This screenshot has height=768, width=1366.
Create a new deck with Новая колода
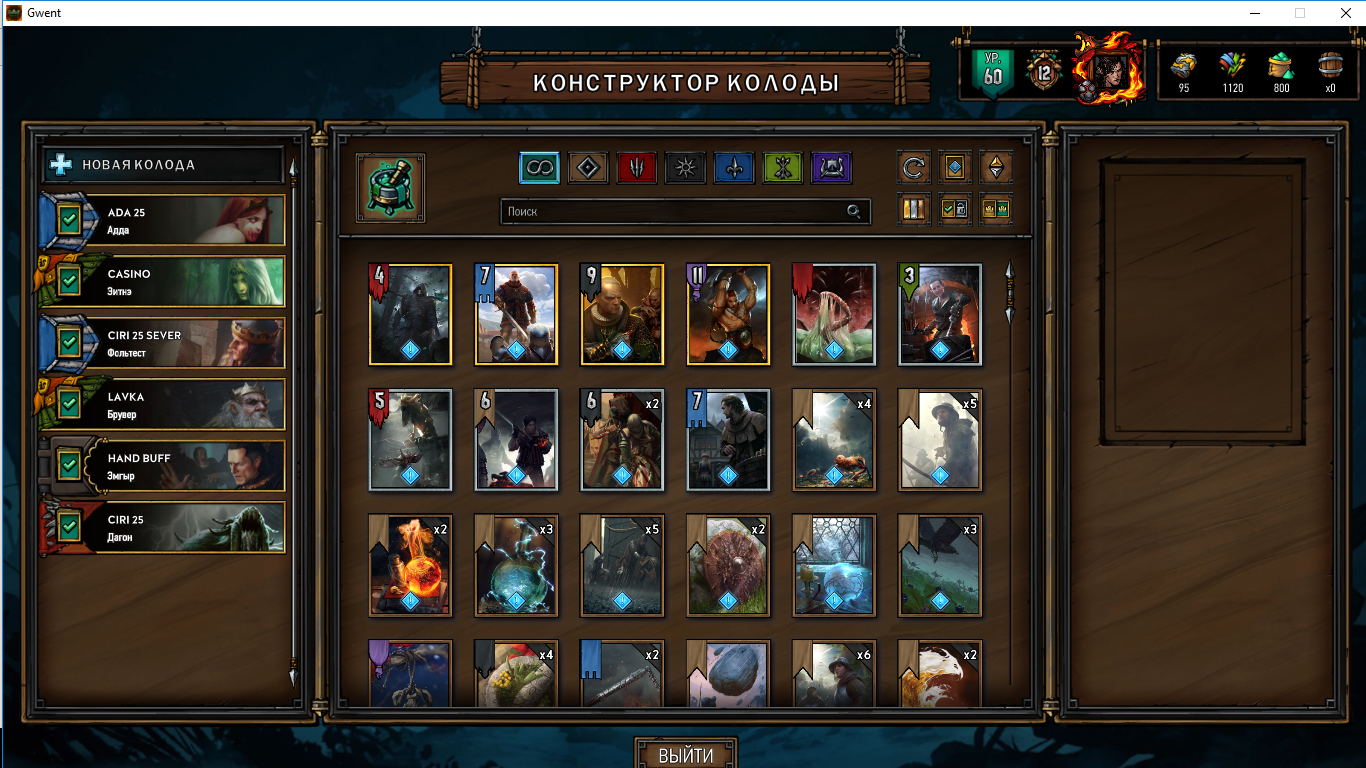click(163, 165)
